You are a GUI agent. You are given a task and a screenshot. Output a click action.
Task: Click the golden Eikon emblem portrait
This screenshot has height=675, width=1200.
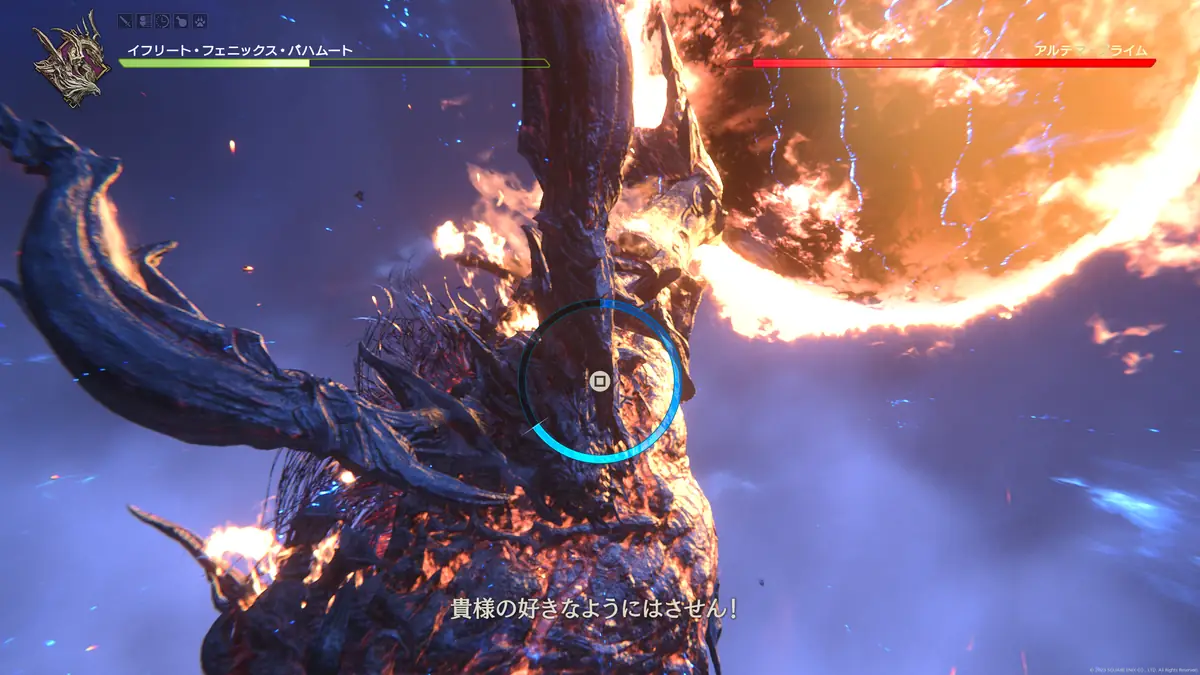tap(70, 60)
